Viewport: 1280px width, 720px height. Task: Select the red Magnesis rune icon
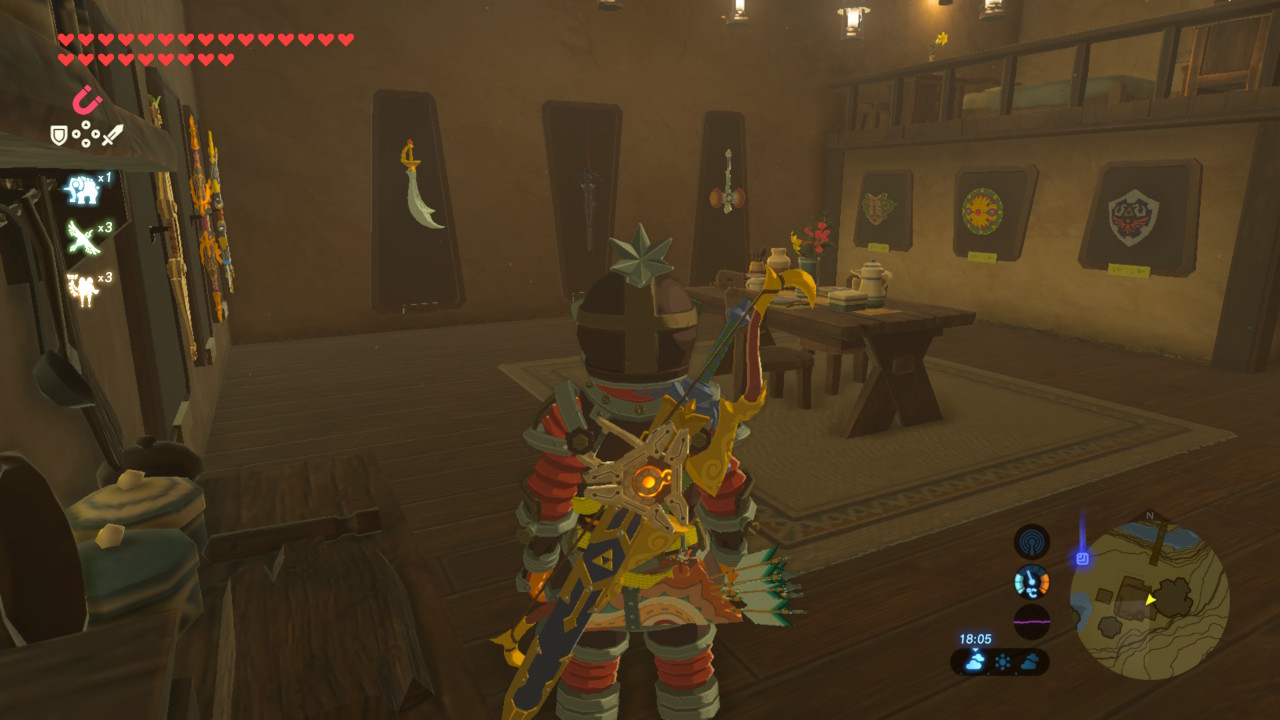click(87, 100)
